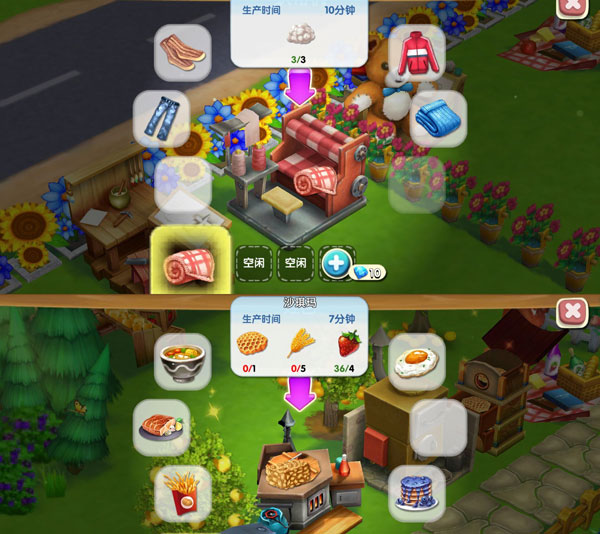Unlock an extra queue slot with the plus button
600x534 pixels.
click(x=337, y=264)
